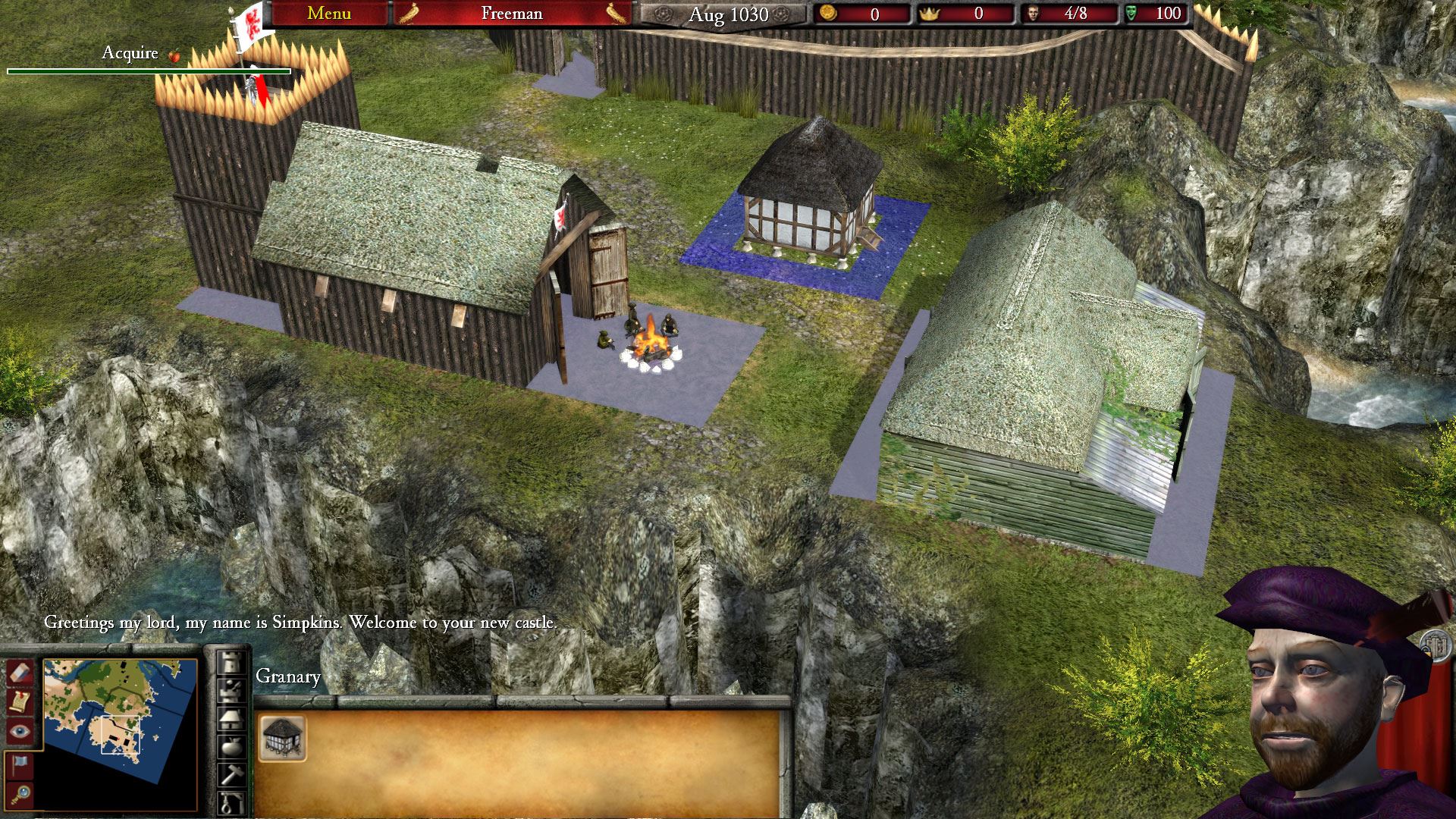Click the flag button beside minimap
Image resolution: width=1456 pixels, height=819 pixels.
point(19,764)
